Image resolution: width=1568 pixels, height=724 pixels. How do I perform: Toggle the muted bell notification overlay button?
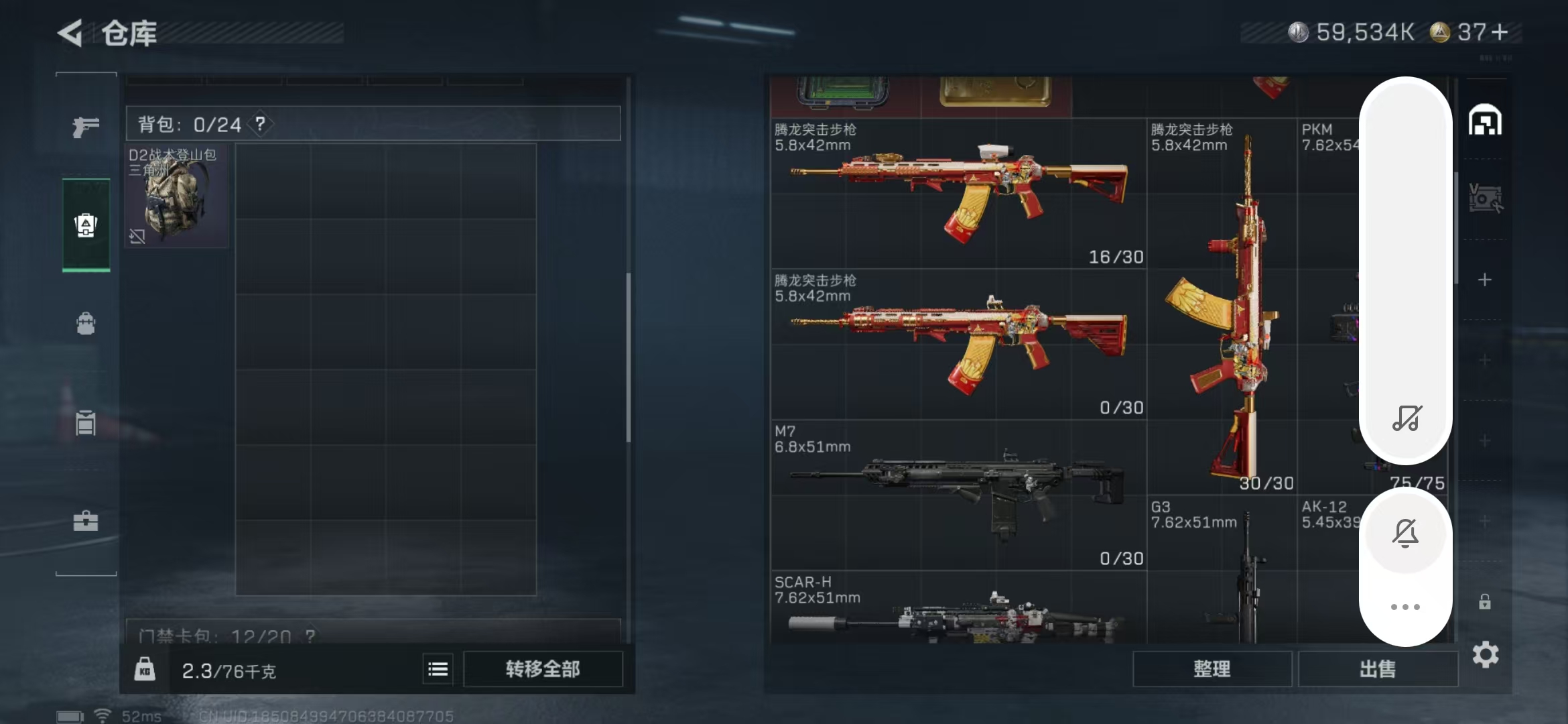coord(1405,534)
